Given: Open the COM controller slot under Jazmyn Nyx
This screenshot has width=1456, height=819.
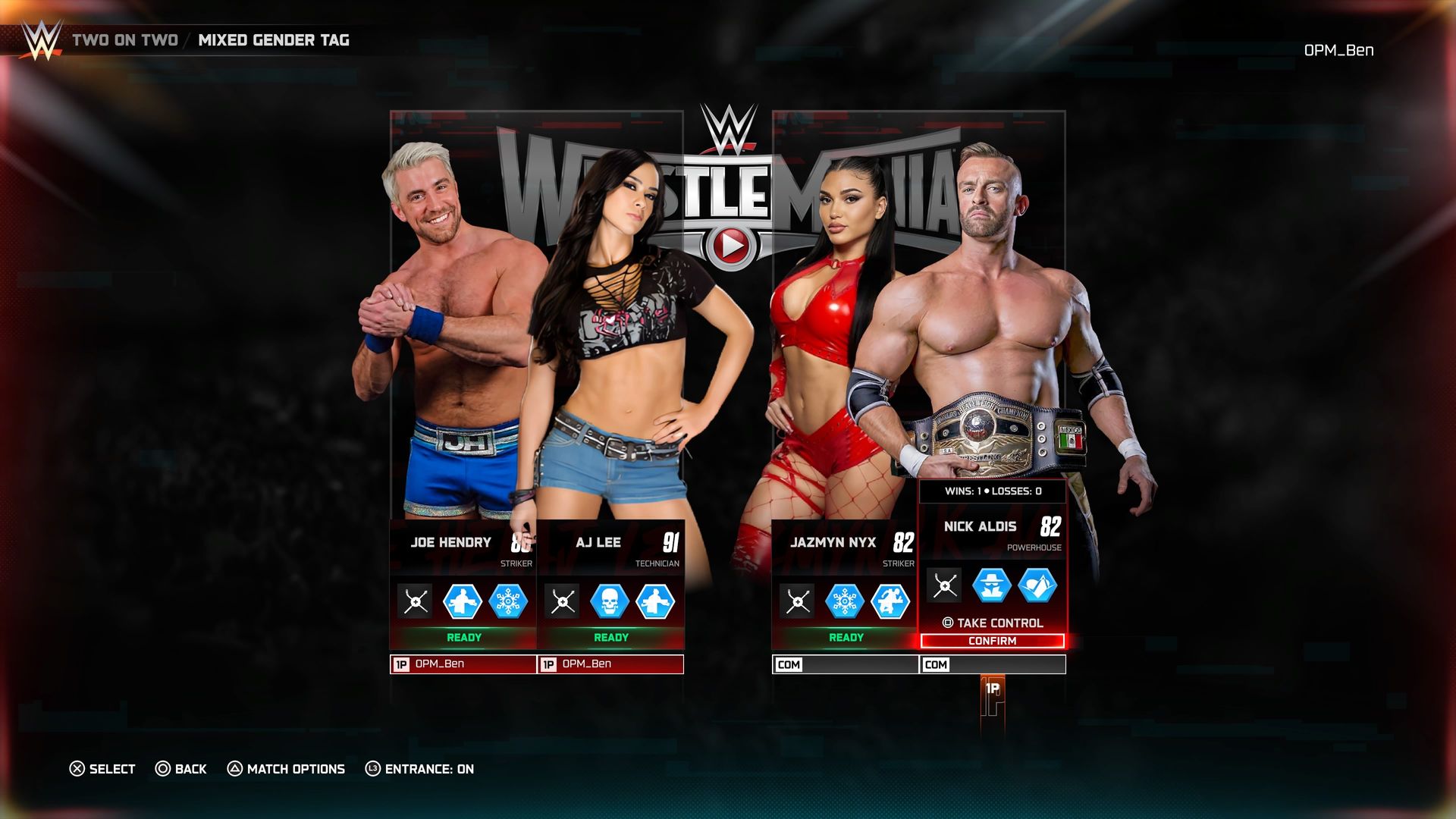Looking at the screenshot, I should click(x=843, y=665).
